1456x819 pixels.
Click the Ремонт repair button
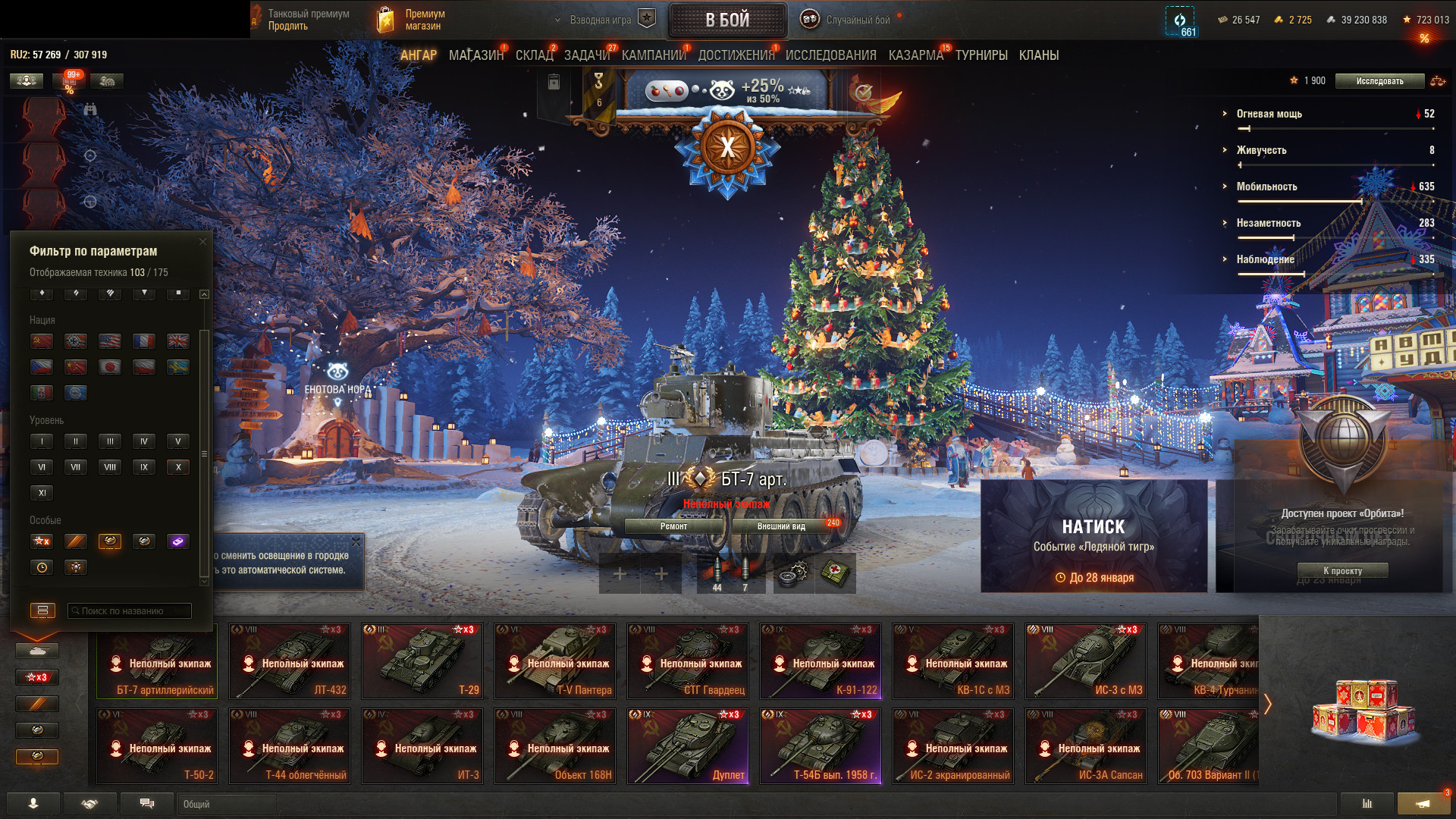[673, 526]
